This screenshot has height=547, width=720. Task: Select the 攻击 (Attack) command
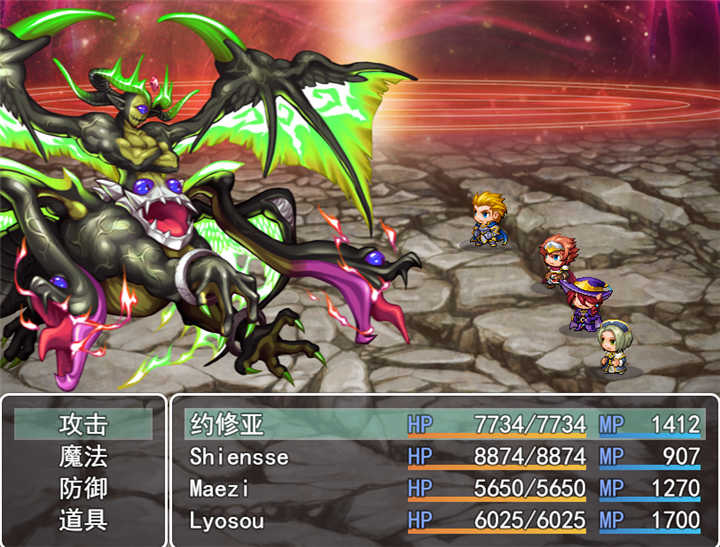83,424
